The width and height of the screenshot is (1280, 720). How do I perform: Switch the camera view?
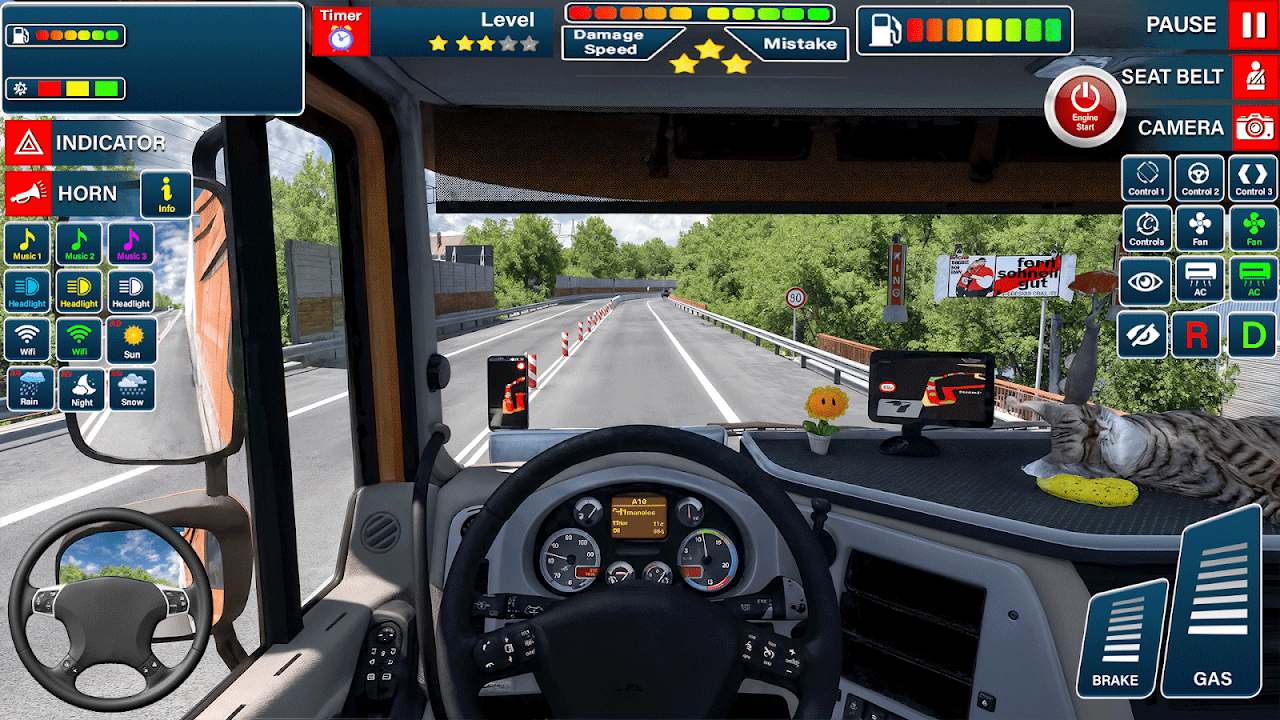pyautogui.click(x=1253, y=128)
